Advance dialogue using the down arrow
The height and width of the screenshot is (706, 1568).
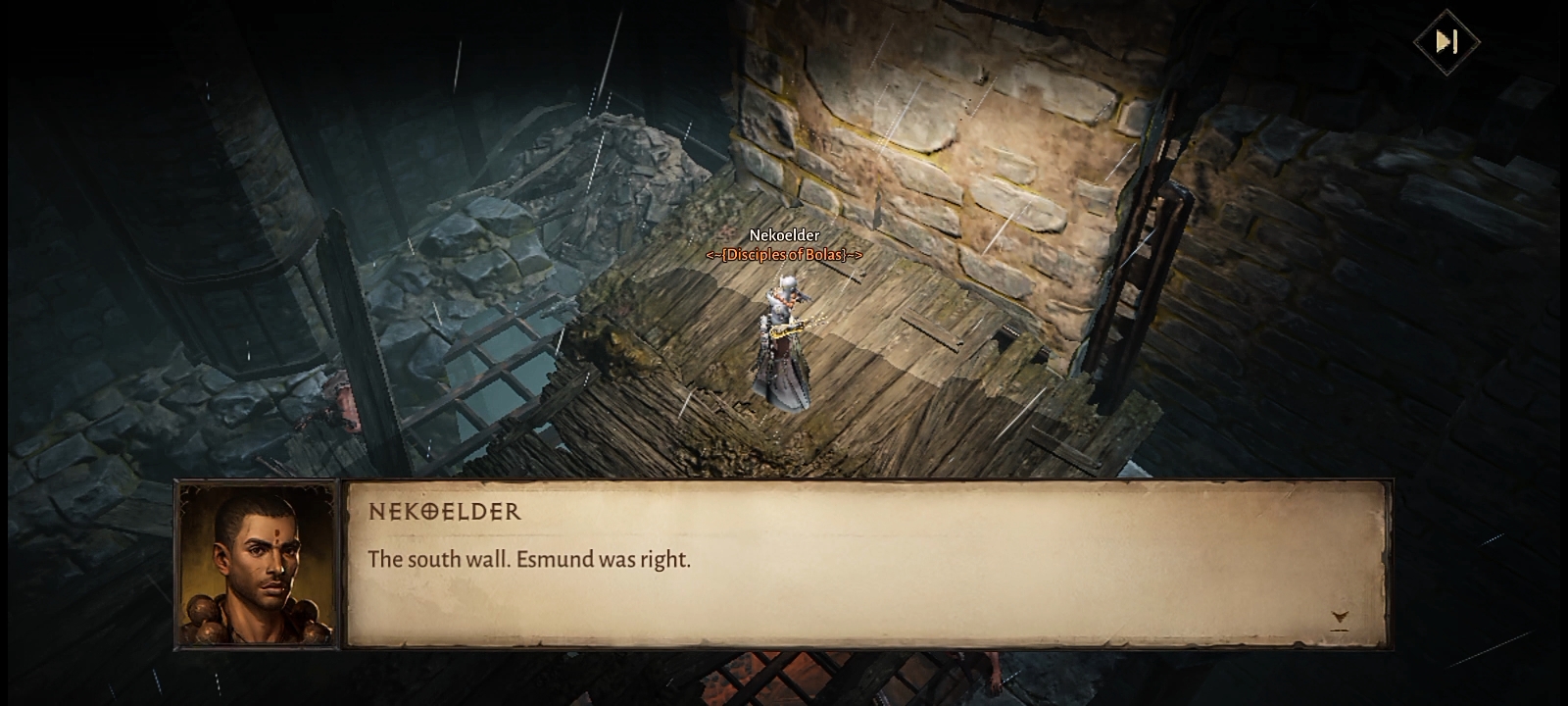pos(1340,618)
